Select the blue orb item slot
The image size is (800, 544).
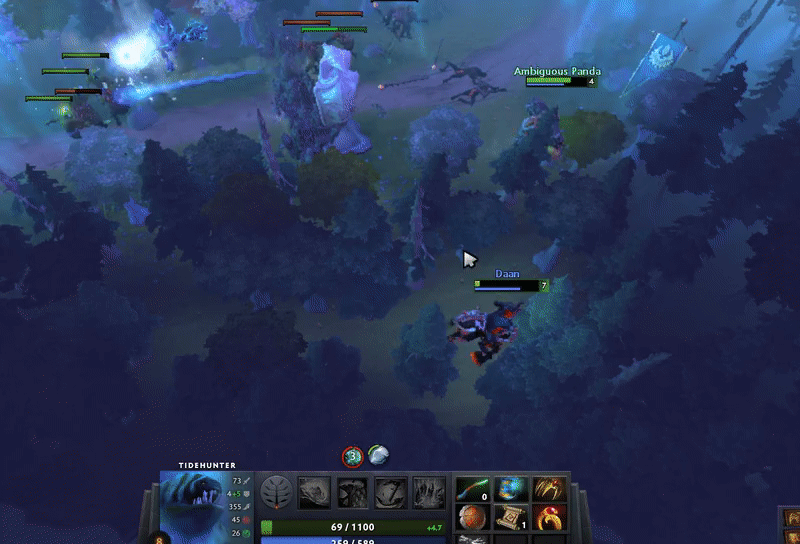510,489
